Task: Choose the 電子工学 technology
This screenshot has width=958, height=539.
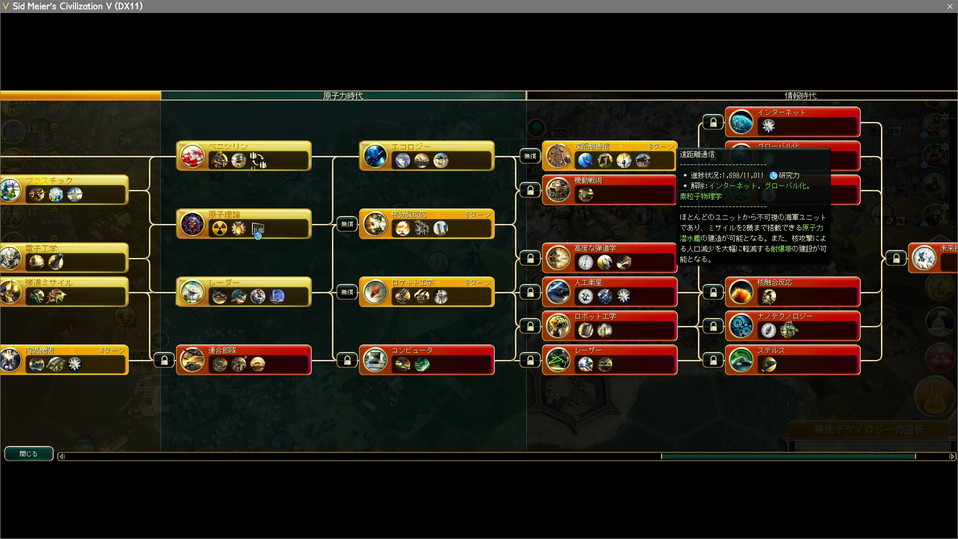Action: click(x=65, y=257)
